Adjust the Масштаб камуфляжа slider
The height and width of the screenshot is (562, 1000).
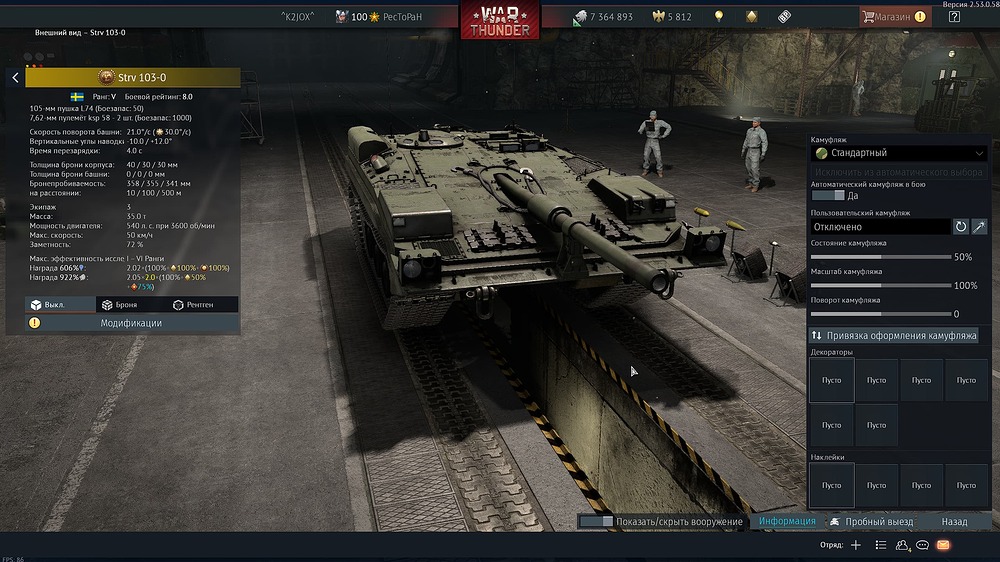click(880, 285)
